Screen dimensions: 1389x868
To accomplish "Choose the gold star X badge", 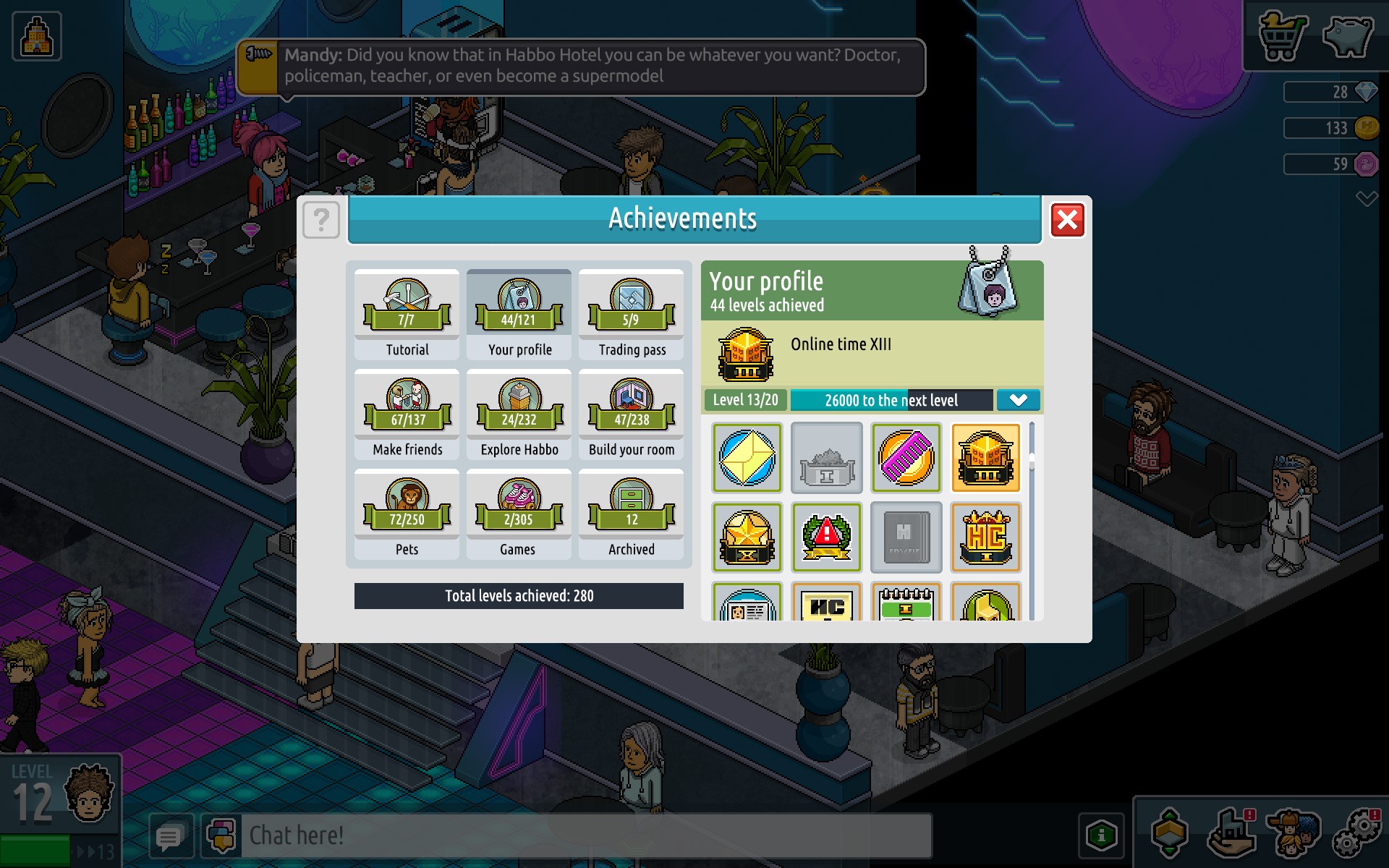I will pos(747,537).
